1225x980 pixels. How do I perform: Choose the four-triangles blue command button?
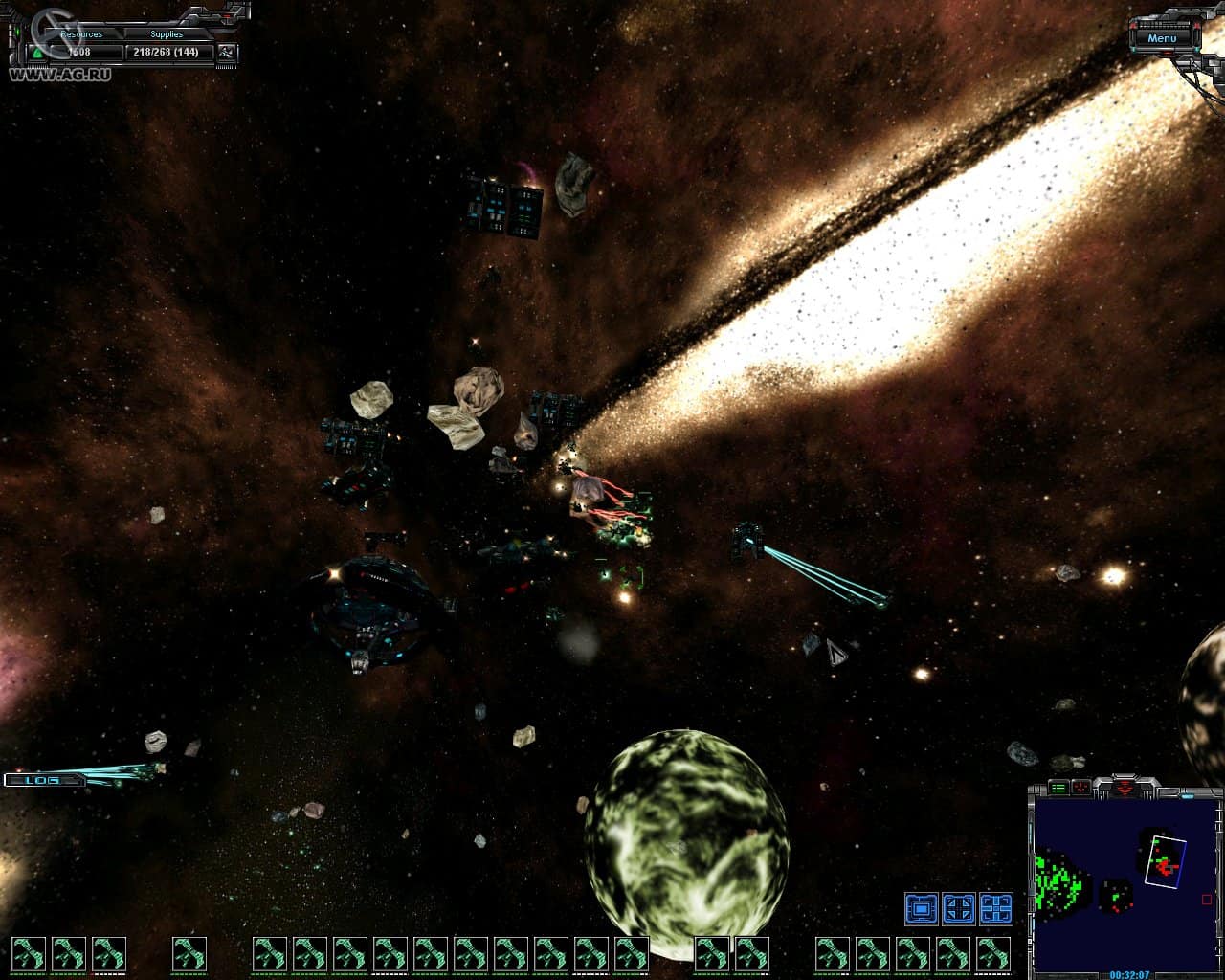[958, 908]
